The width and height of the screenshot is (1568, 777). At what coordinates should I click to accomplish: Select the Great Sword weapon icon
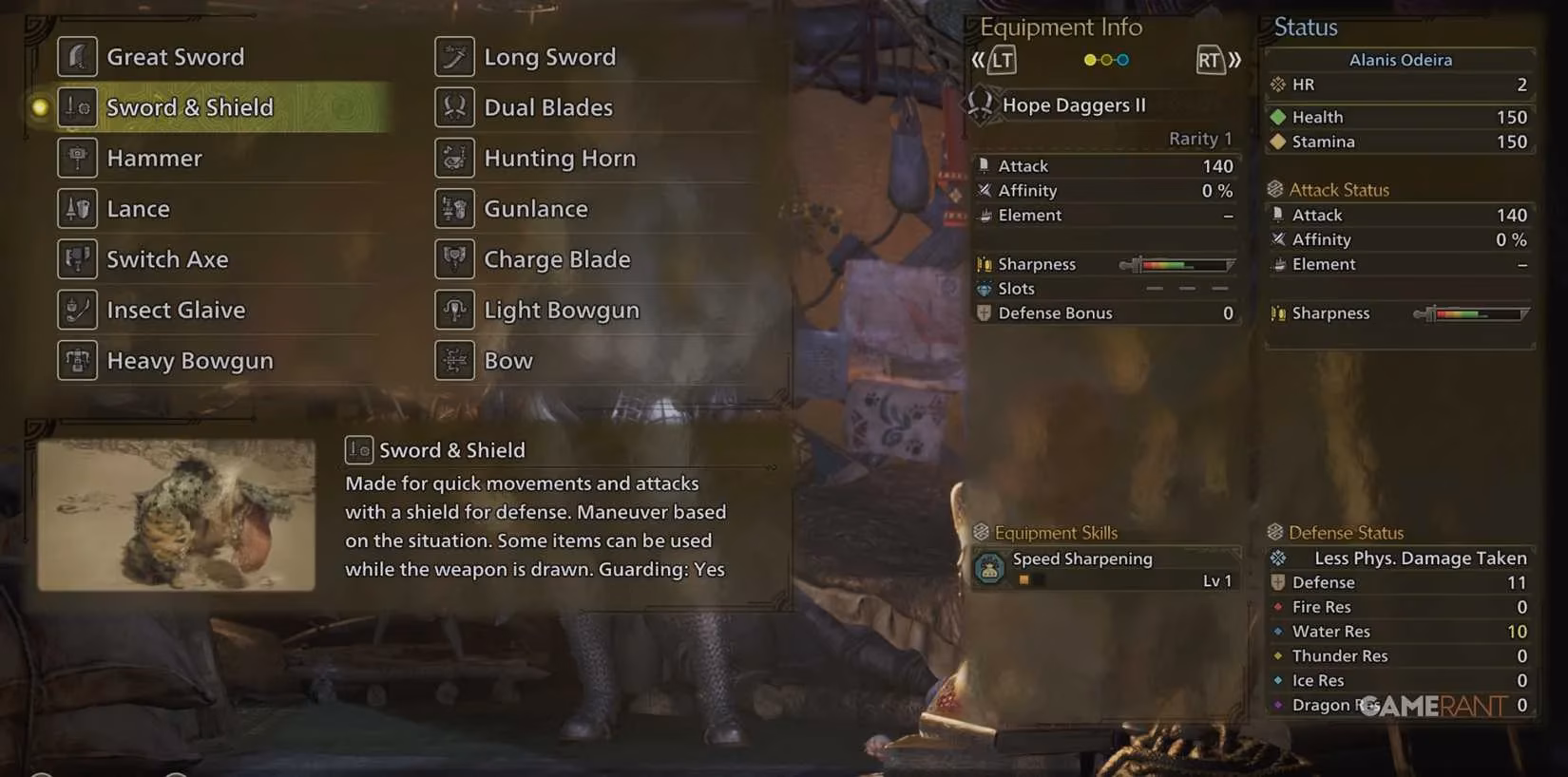click(x=78, y=56)
